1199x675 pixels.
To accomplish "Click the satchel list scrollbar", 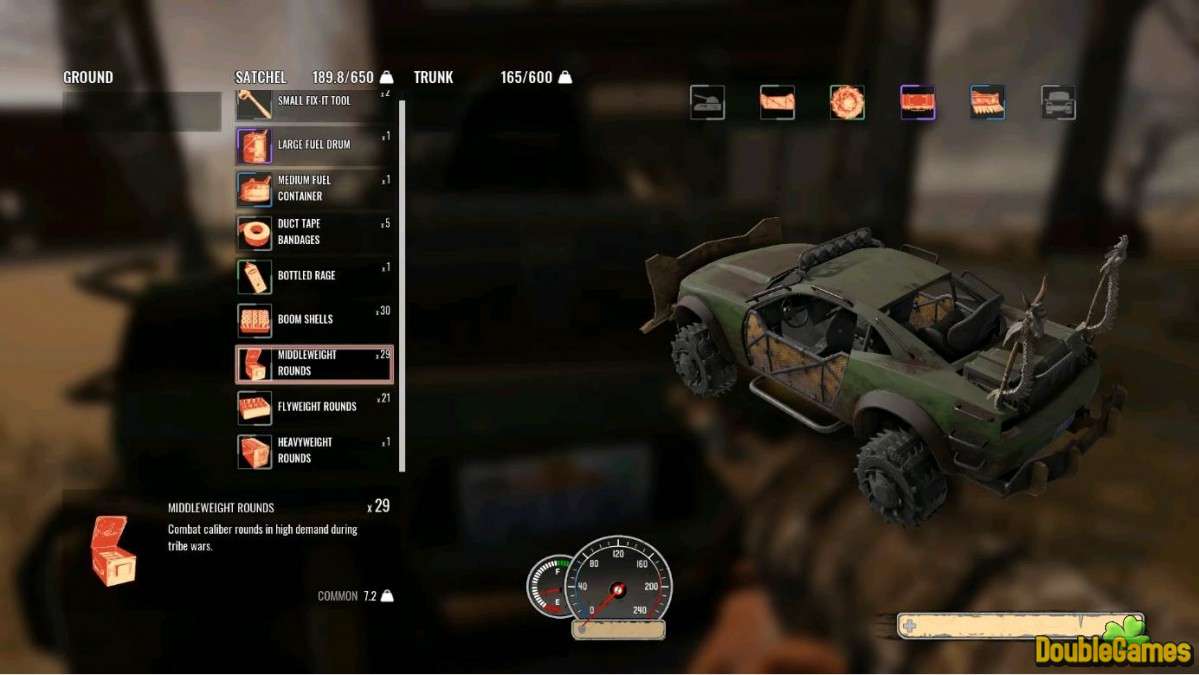I will point(402,280).
